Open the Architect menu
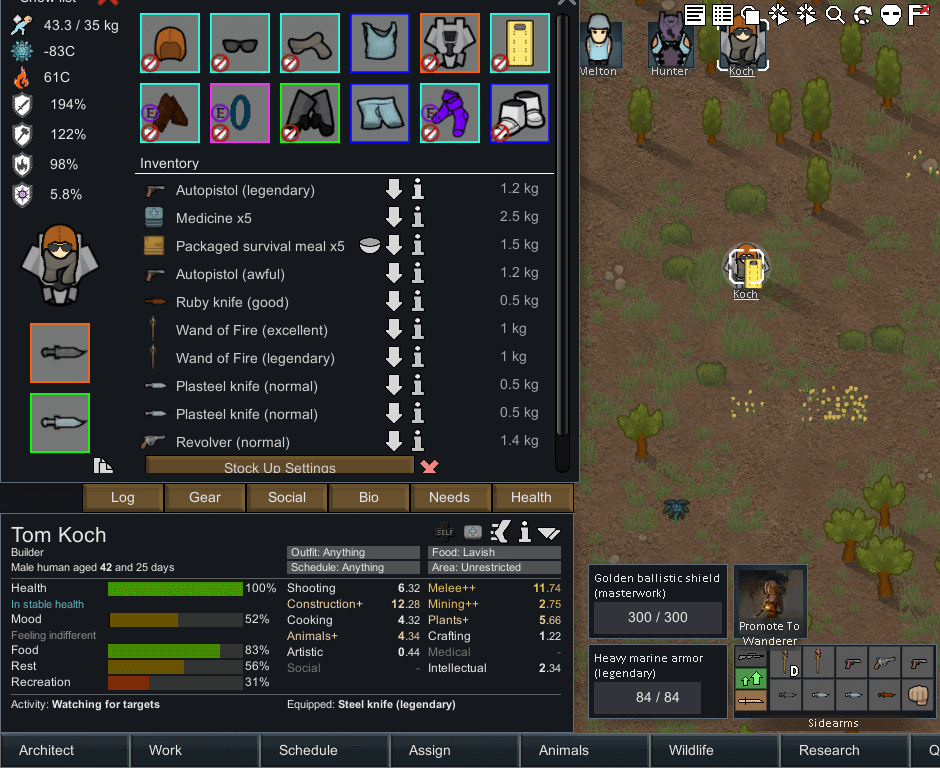Image resolution: width=940 pixels, height=768 pixels. click(x=47, y=750)
